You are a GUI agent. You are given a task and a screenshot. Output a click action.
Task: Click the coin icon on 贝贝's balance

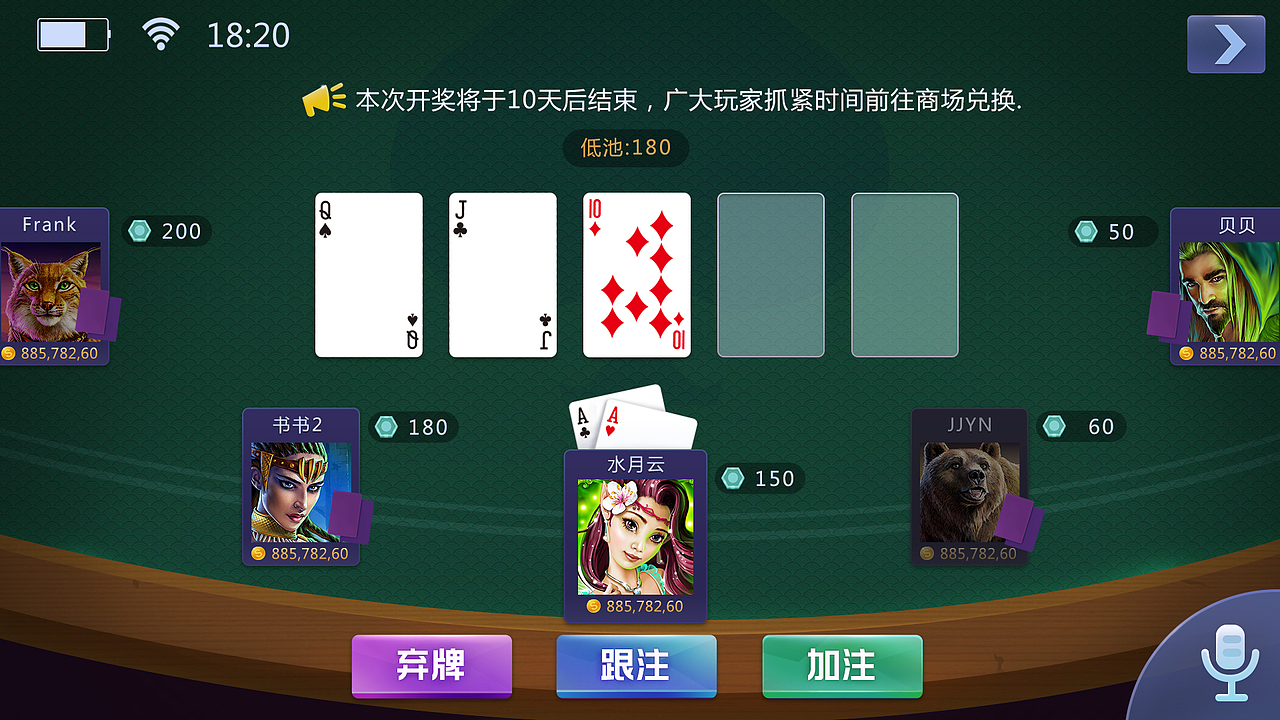coord(1184,353)
